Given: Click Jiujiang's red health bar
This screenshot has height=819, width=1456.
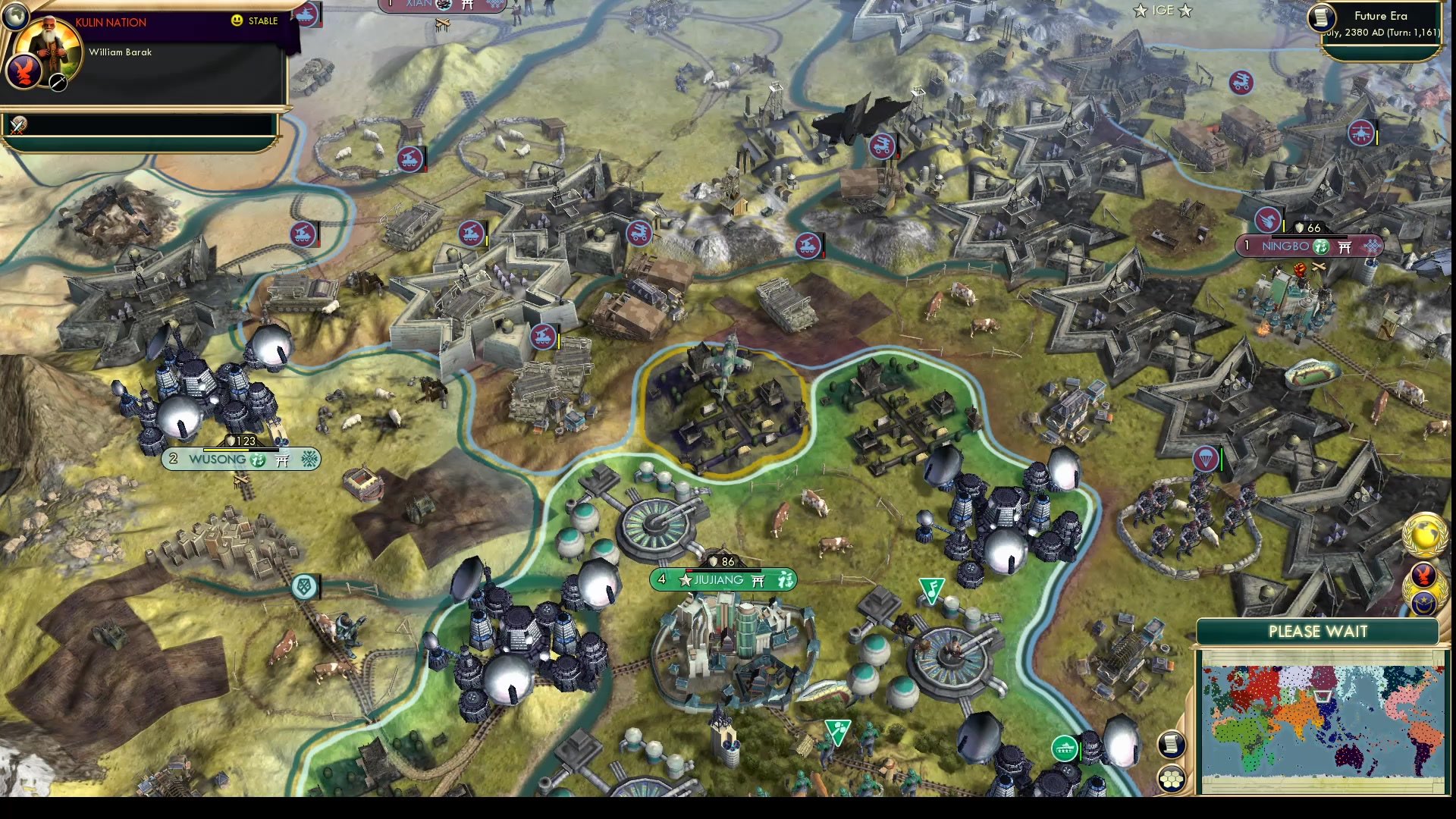Looking at the screenshot, I should (689, 570).
